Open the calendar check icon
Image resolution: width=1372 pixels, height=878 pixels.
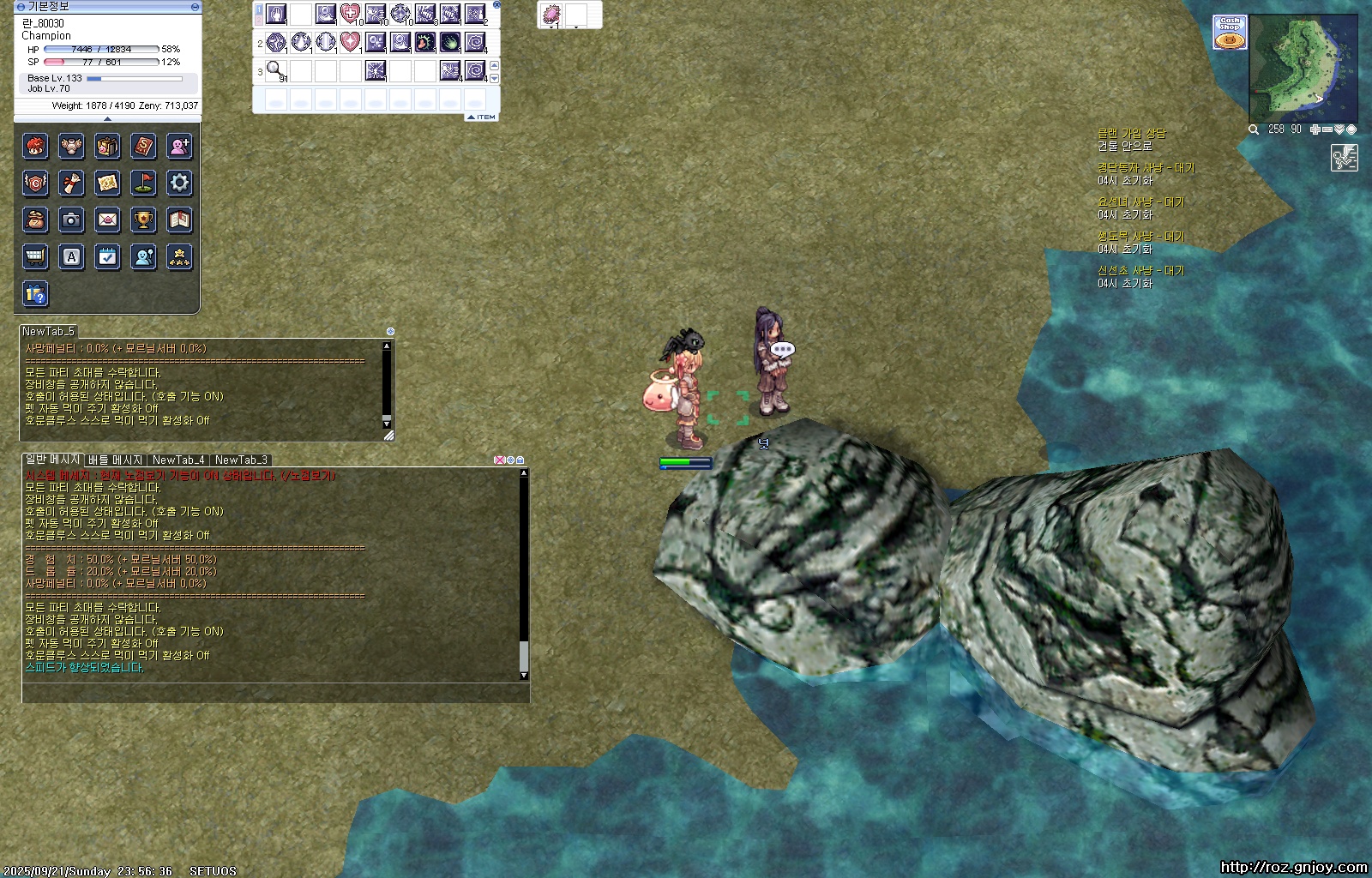pos(107,256)
